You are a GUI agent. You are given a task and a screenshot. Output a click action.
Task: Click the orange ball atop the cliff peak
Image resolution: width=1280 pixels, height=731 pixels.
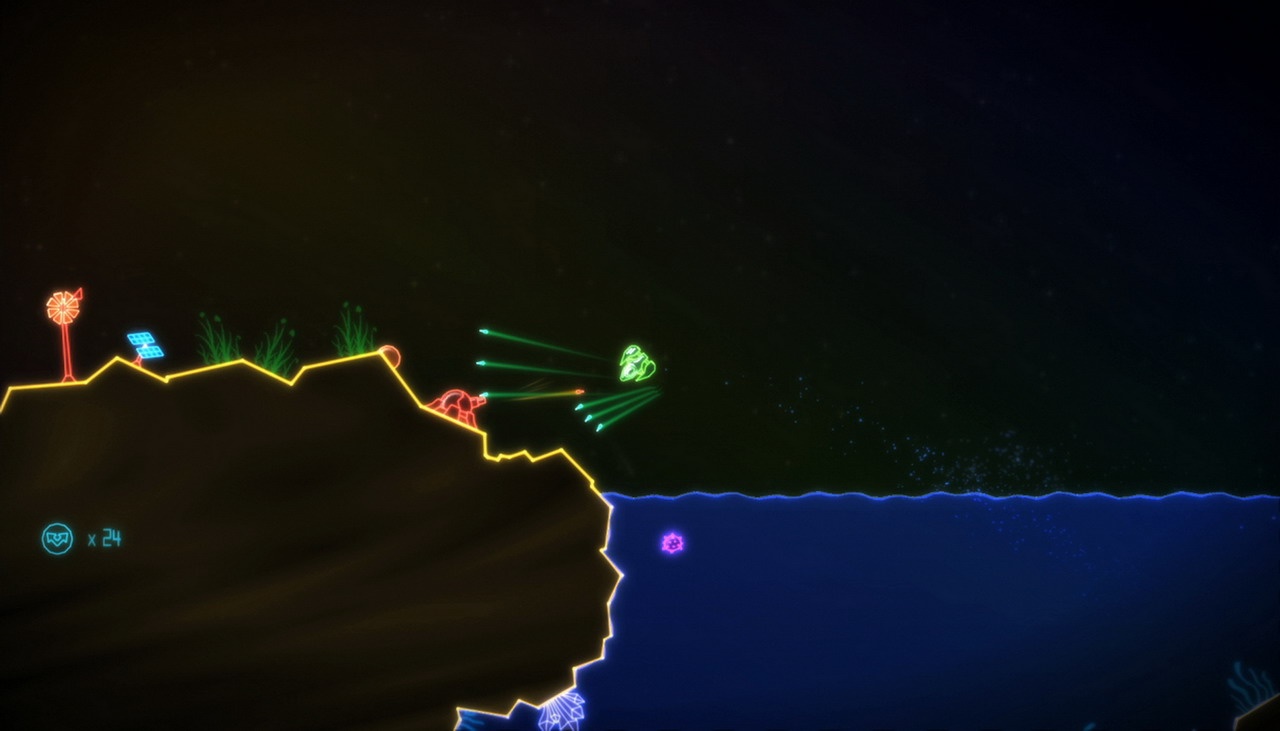pos(391,357)
